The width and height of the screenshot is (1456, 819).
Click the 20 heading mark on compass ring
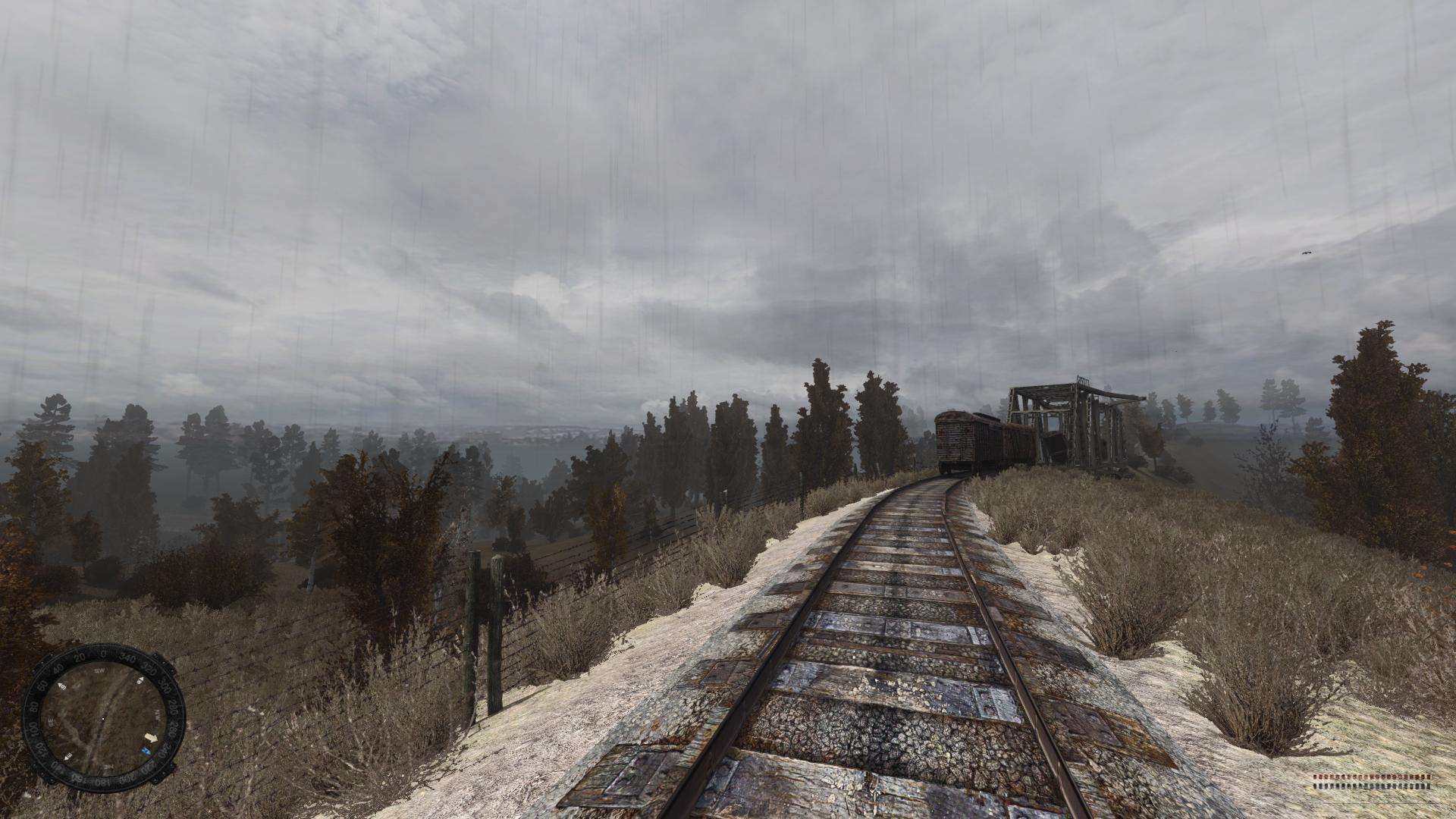(81, 657)
